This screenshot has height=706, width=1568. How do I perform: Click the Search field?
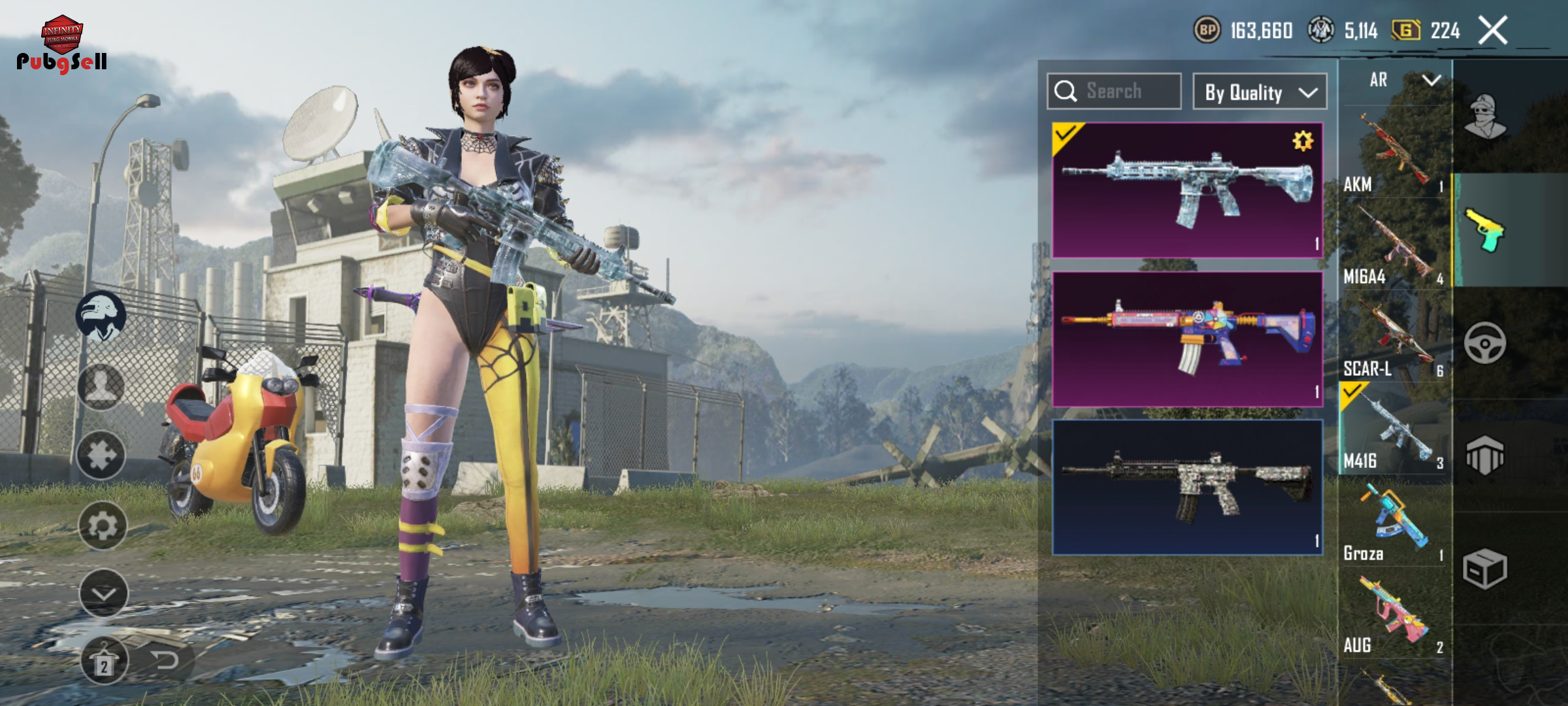[1114, 92]
